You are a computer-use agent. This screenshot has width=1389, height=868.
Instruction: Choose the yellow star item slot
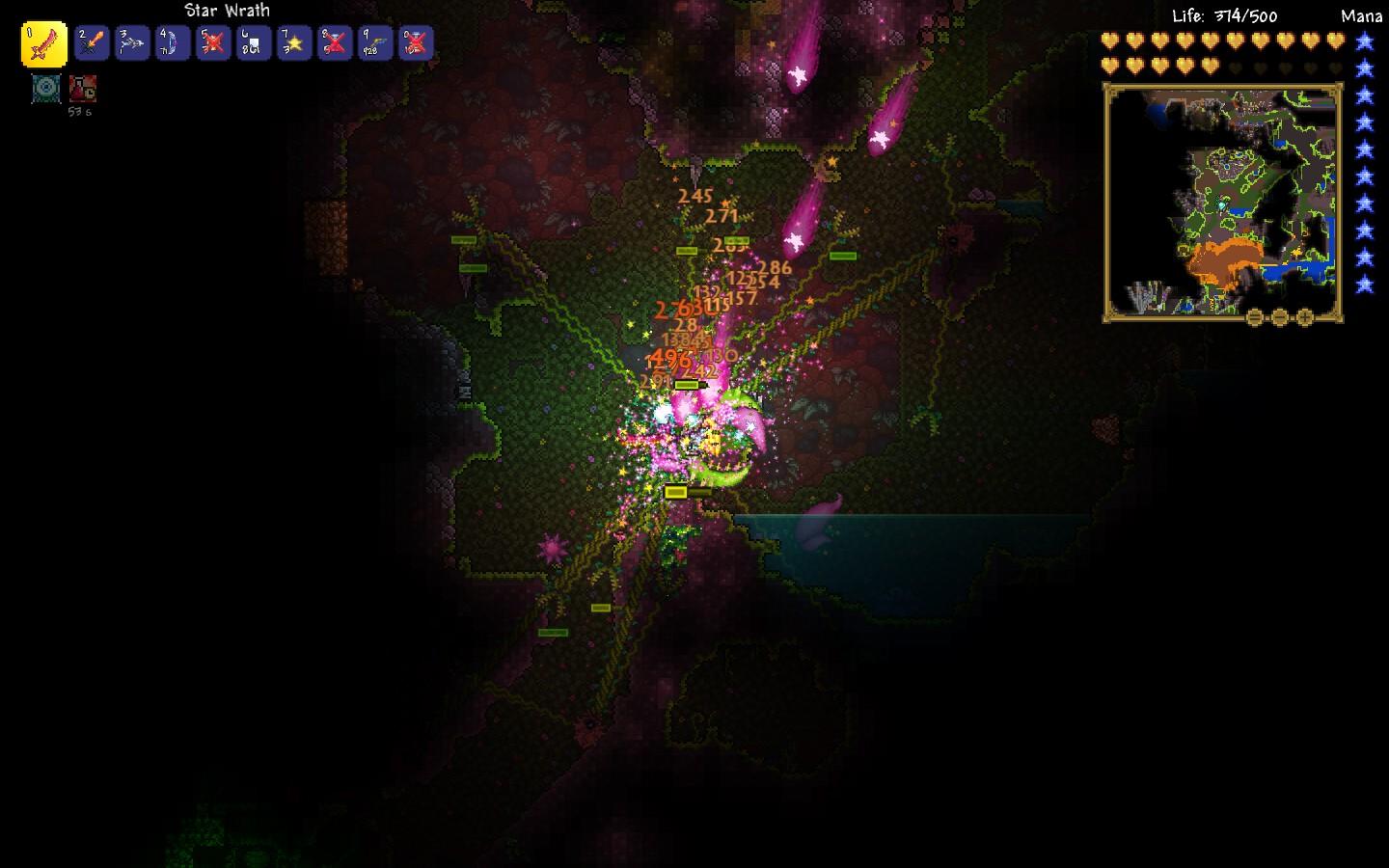(294, 43)
